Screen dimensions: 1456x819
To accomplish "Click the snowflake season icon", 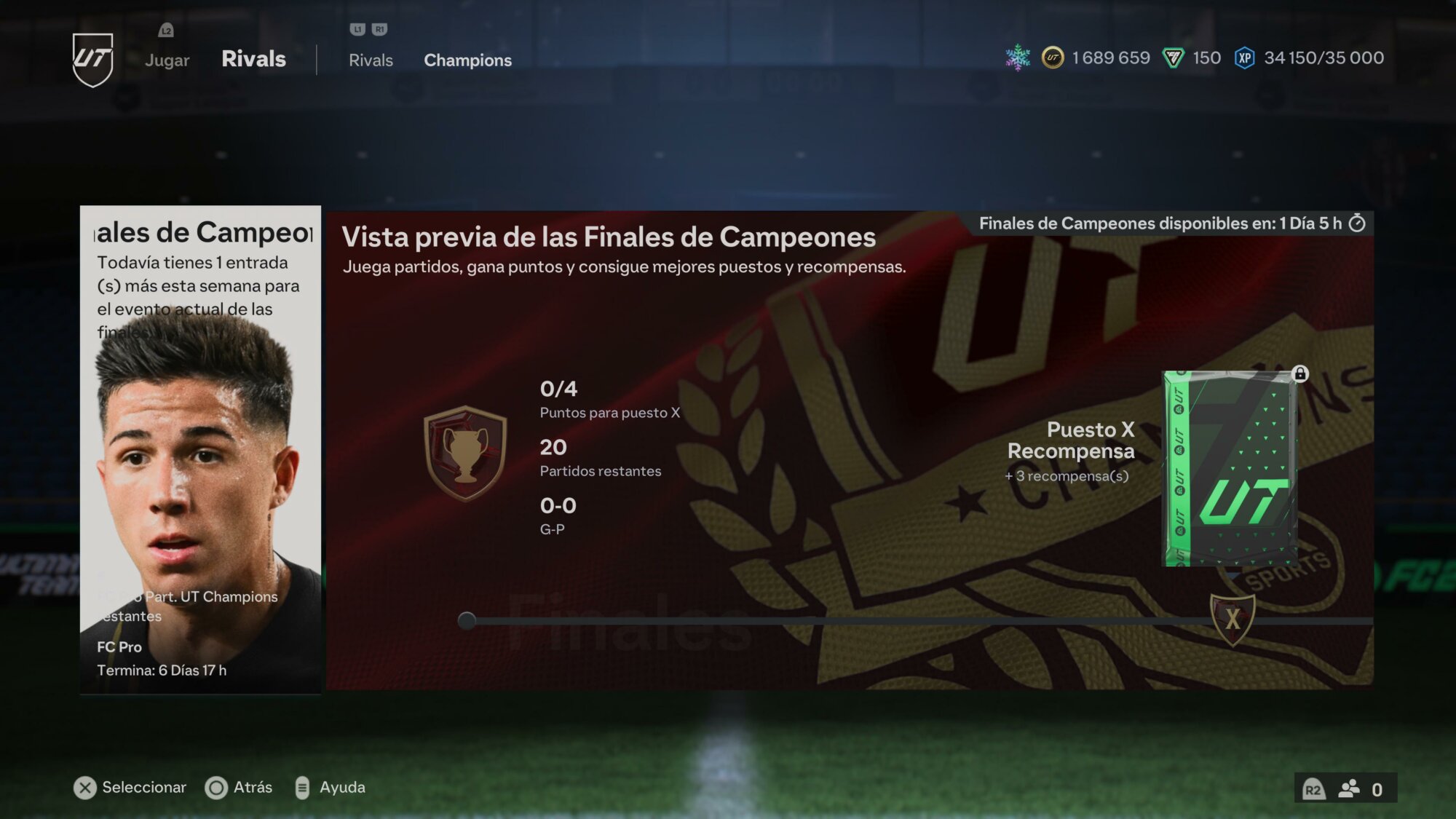I will tap(1018, 58).
